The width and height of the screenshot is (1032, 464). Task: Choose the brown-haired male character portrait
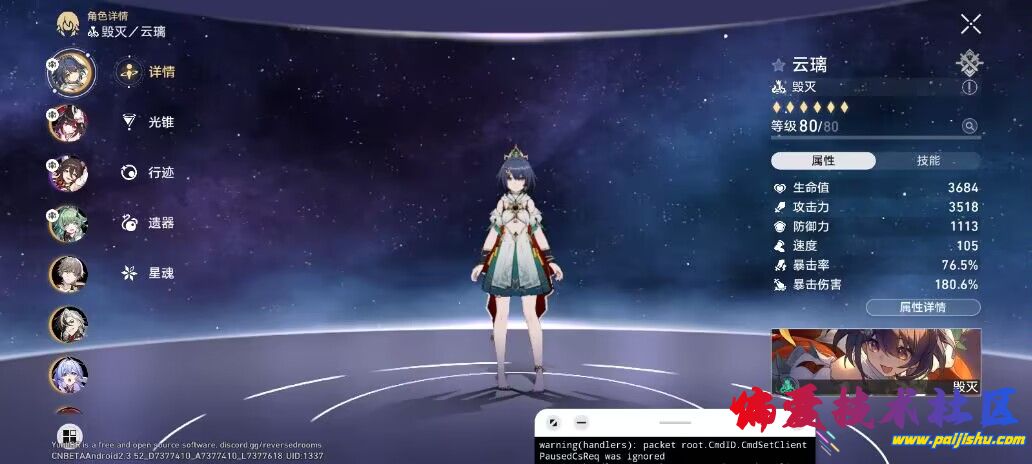coord(68,272)
